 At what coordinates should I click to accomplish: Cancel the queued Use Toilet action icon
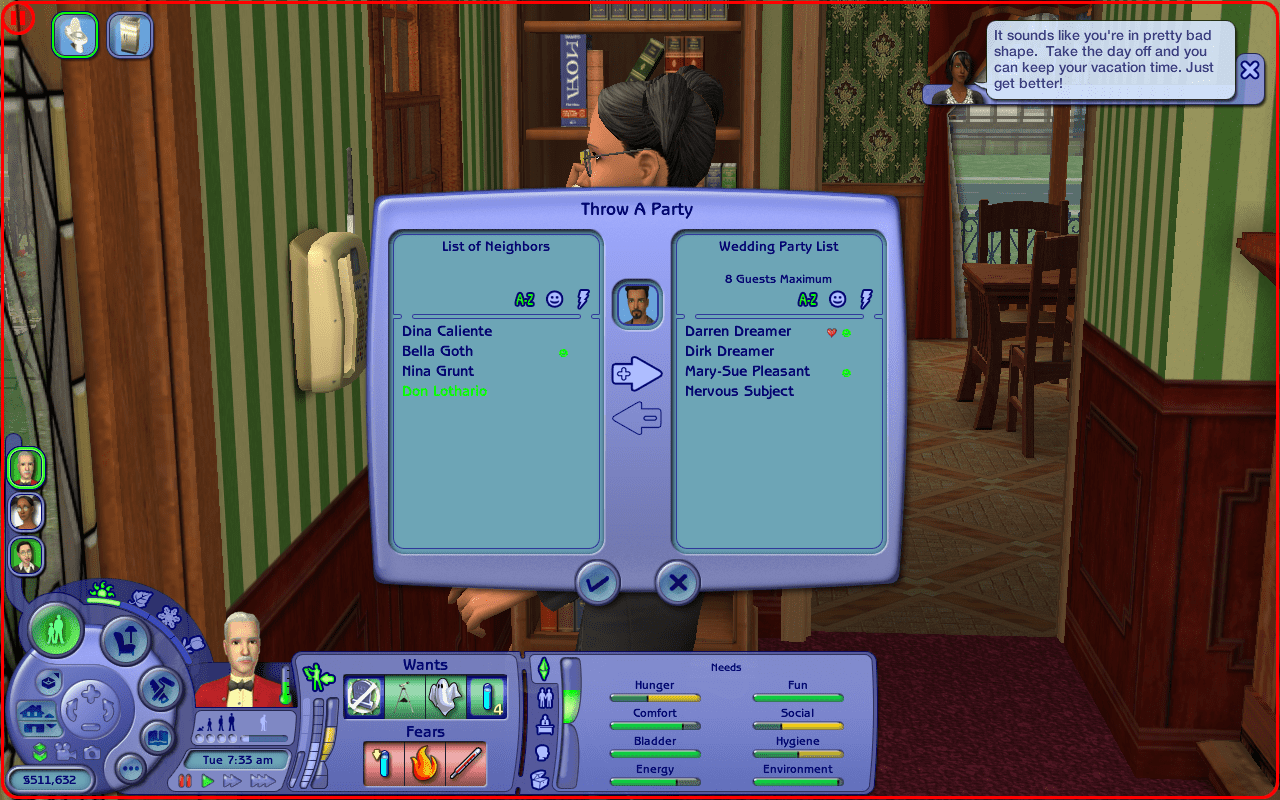tap(75, 34)
